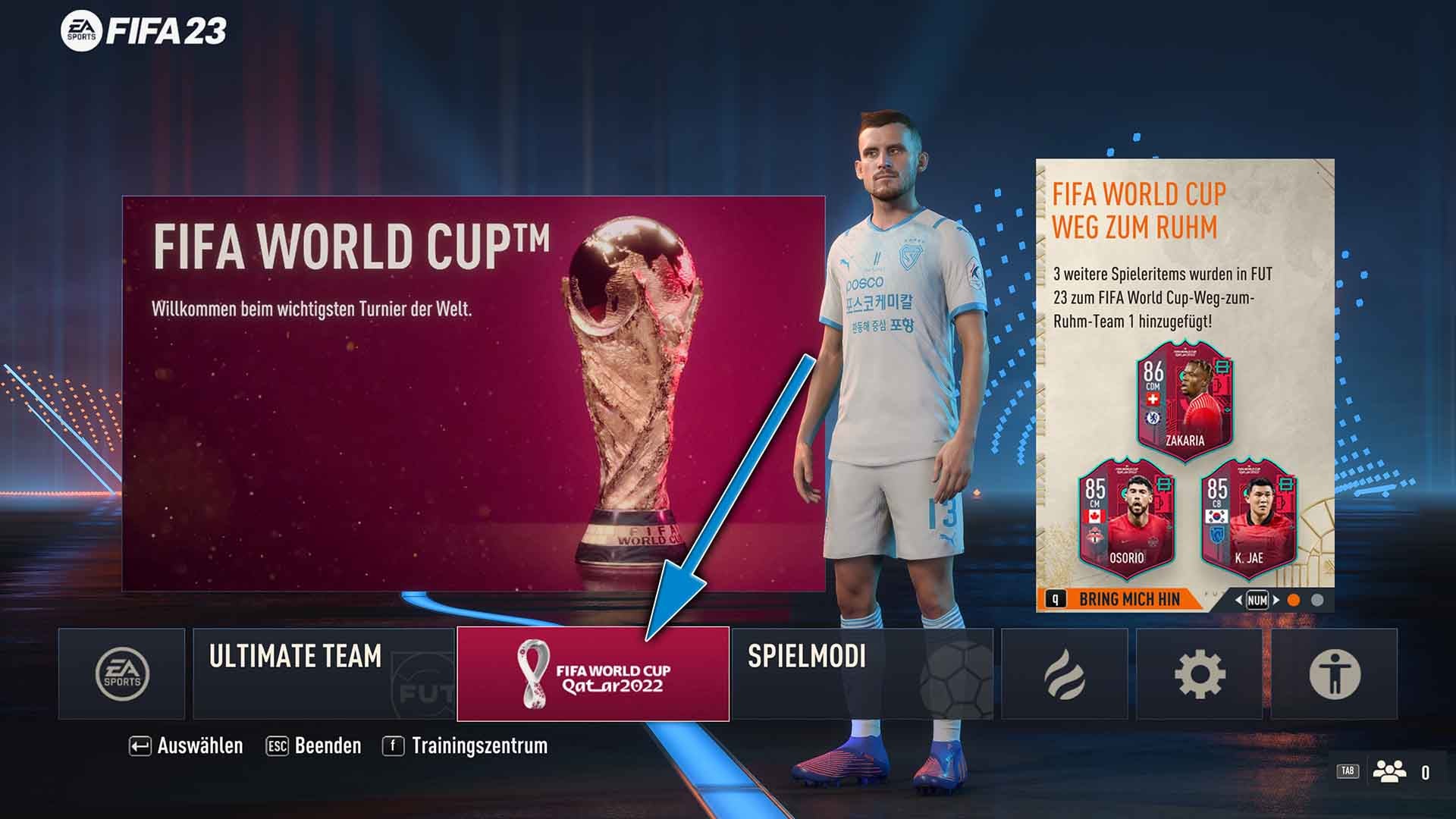The image size is (1456, 819).
Task: Click the left arrow beside NUM
Action: tap(1238, 599)
